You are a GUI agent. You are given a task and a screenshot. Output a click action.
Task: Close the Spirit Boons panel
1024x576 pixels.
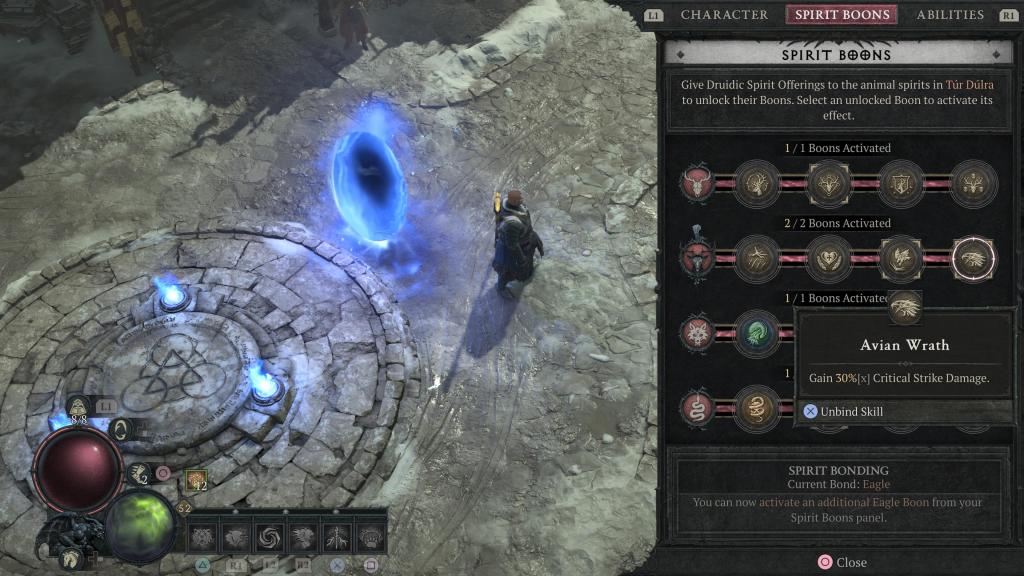[842, 562]
